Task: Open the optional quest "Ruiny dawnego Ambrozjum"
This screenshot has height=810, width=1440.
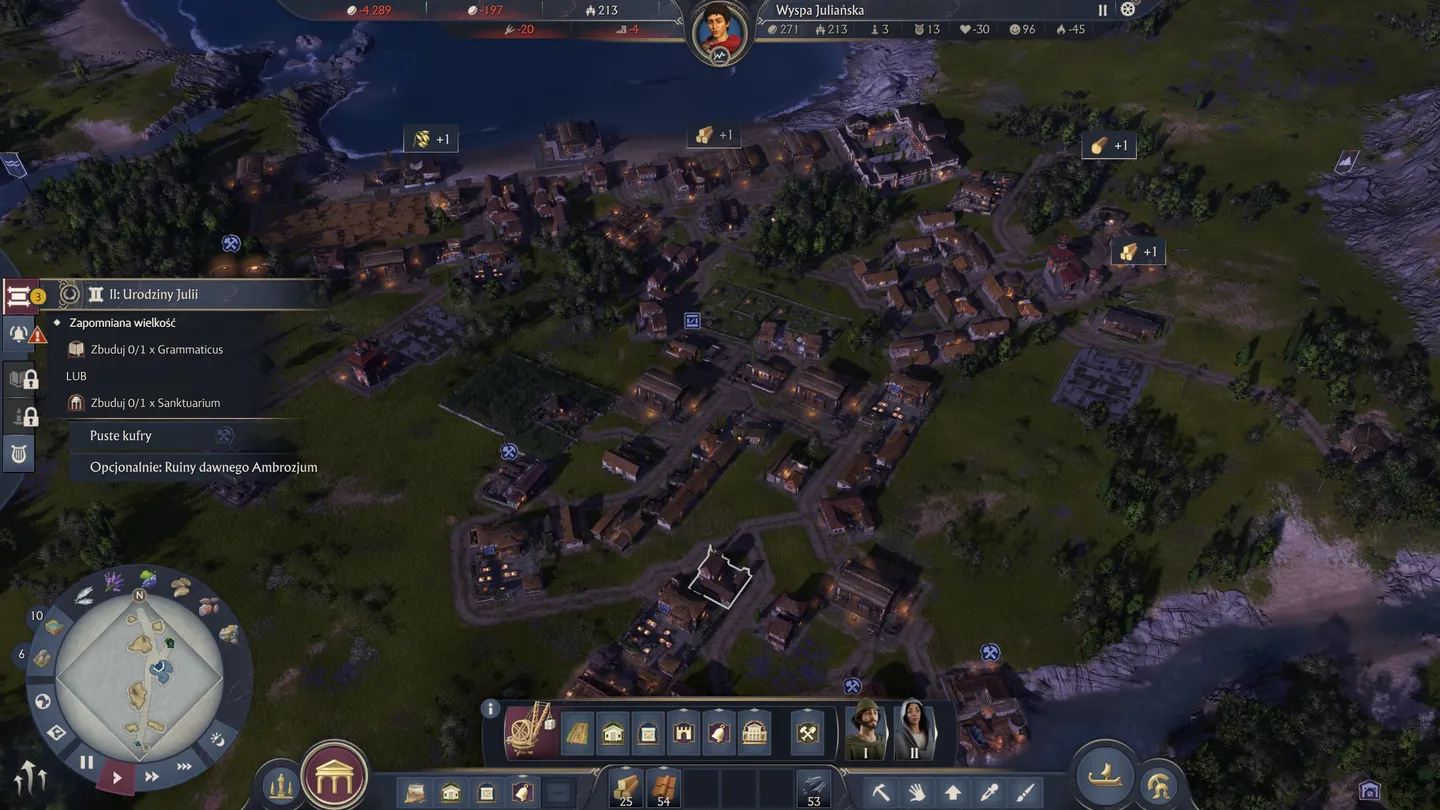Action: [x=203, y=467]
